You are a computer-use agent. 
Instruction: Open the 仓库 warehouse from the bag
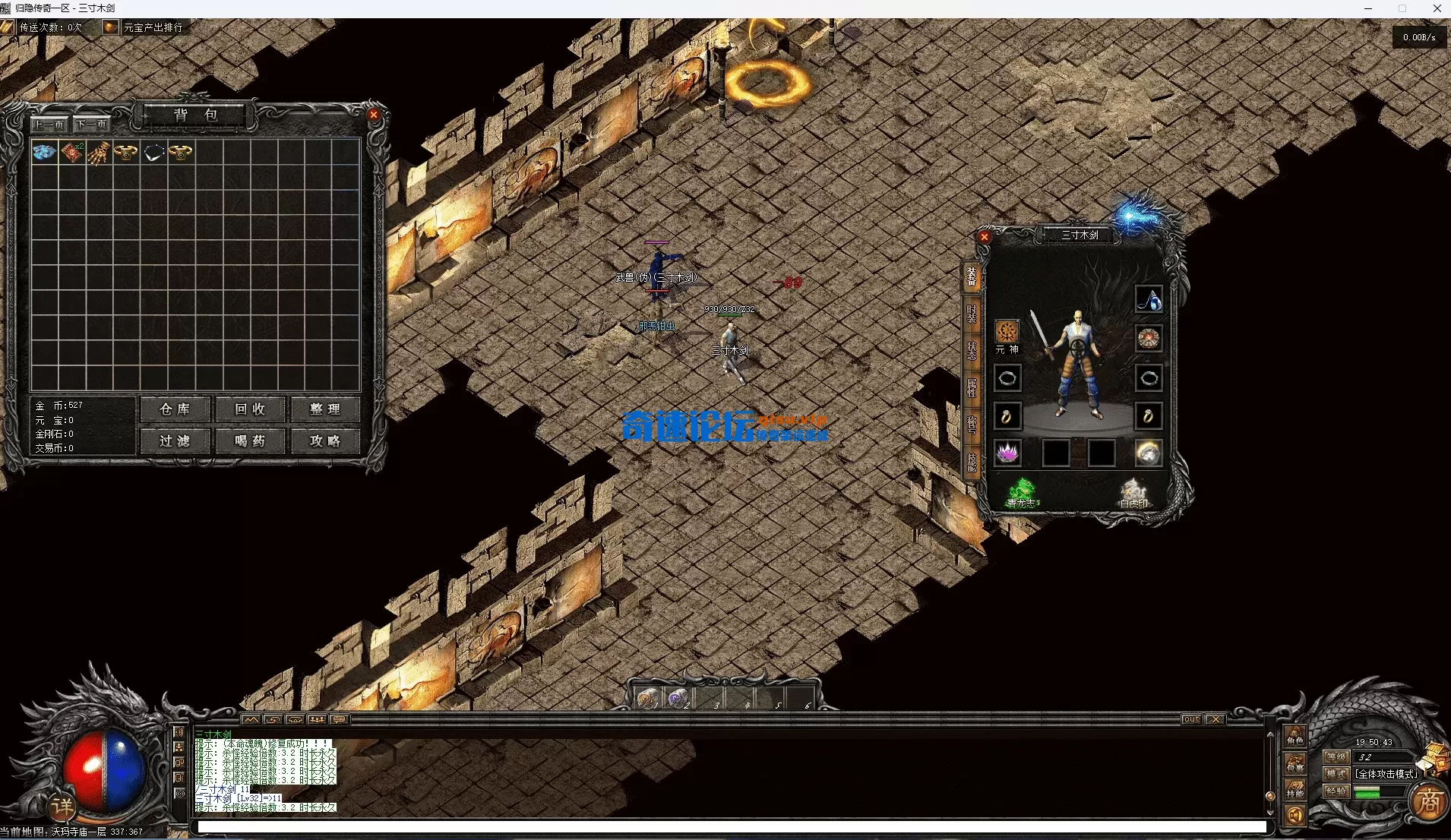point(175,409)
